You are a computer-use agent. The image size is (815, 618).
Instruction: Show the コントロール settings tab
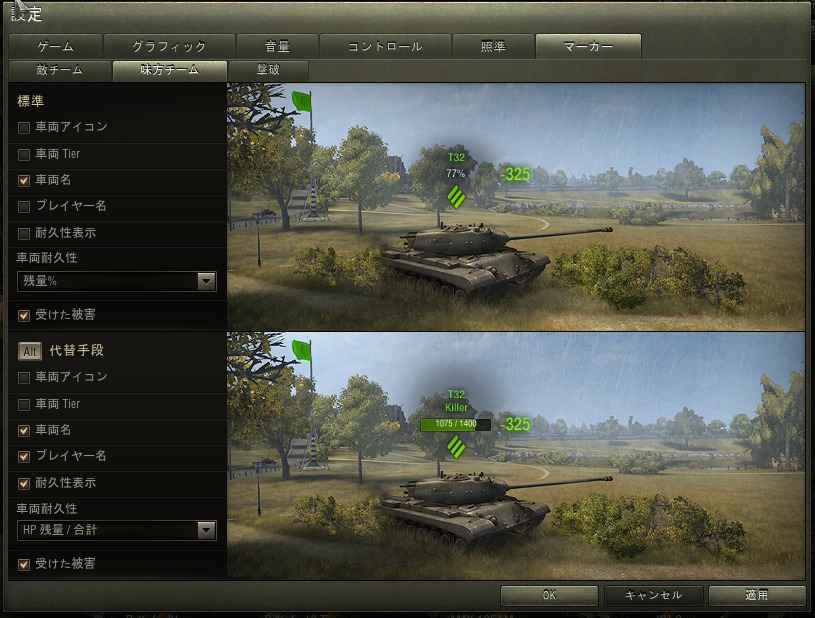tap(385, 47)
